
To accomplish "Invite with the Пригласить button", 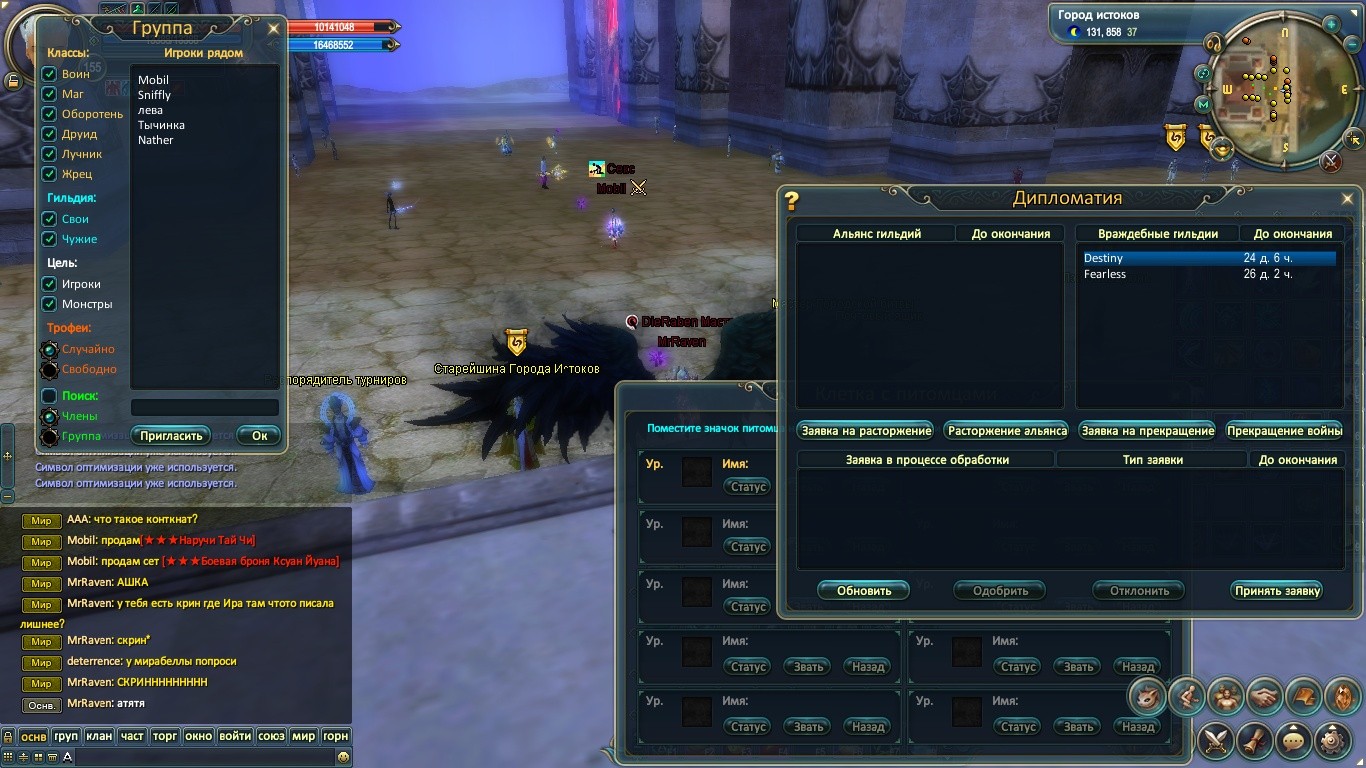I will click(171, 436).
